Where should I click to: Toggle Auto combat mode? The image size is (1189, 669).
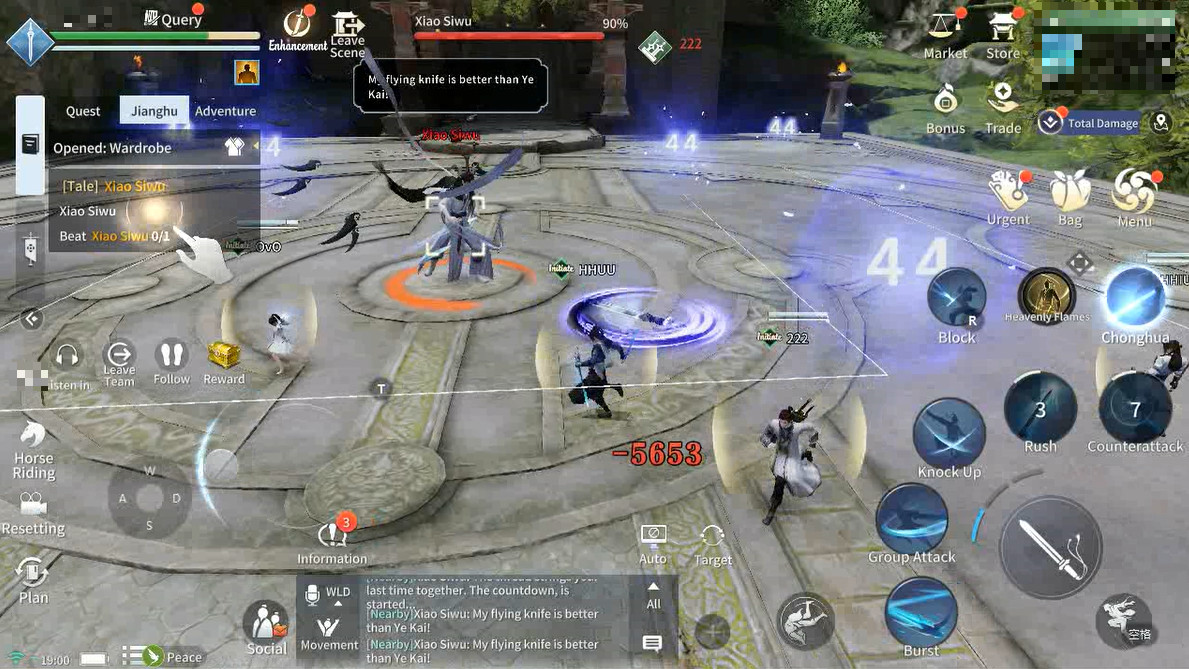point(653,541)
